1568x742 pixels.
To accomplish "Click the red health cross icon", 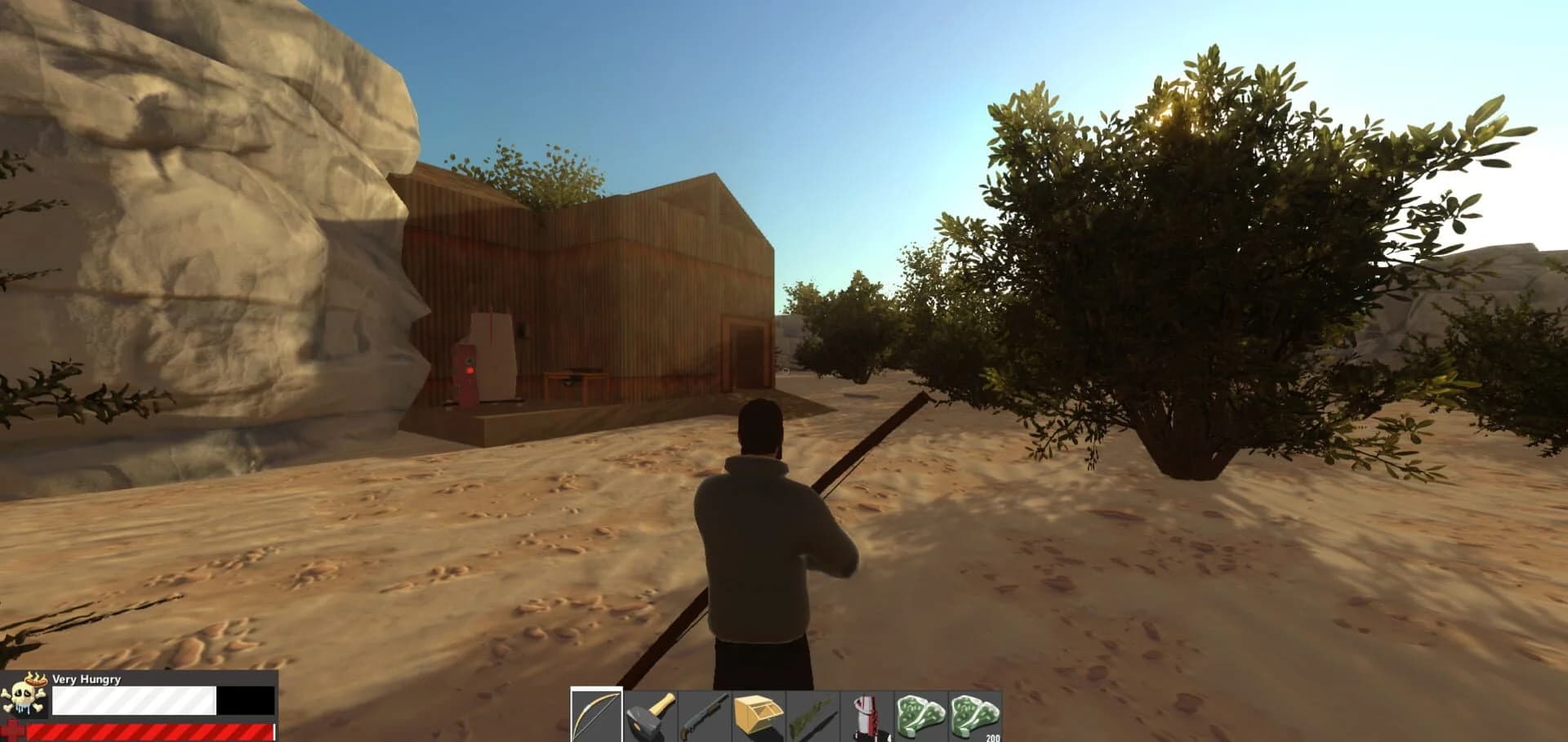I will click(x=12, y=730).
